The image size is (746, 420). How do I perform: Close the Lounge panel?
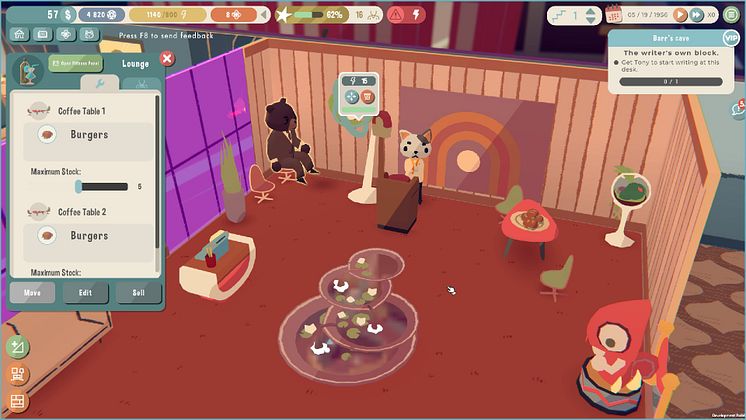167,58
